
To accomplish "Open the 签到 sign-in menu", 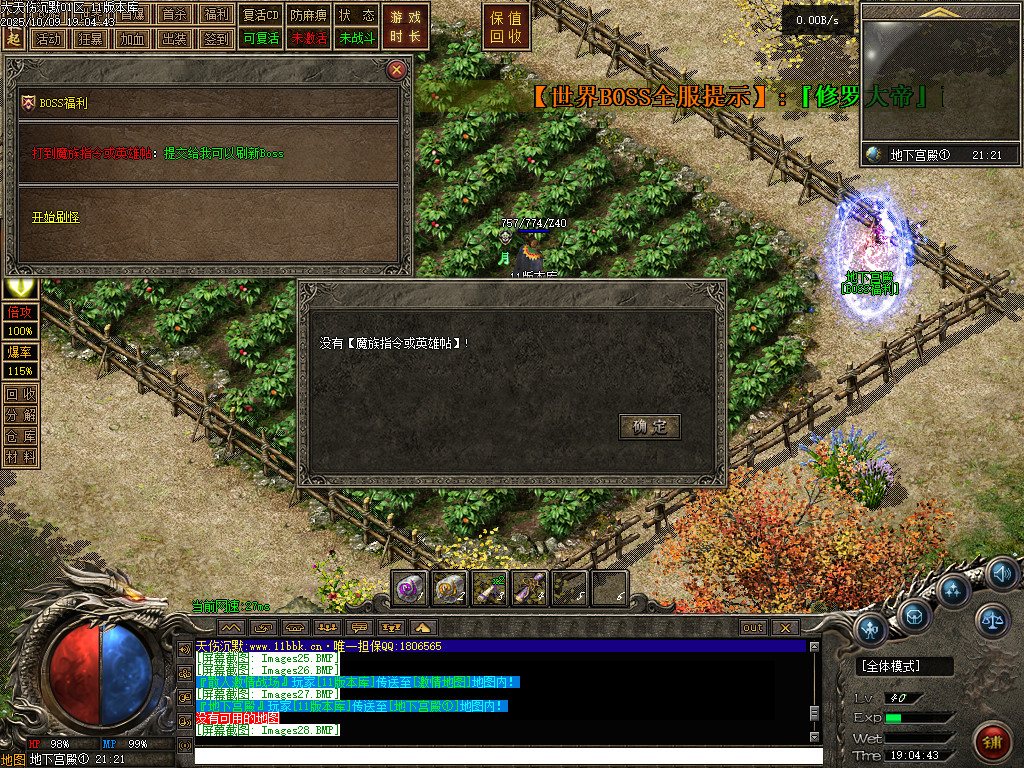I will tap(215, 39).
